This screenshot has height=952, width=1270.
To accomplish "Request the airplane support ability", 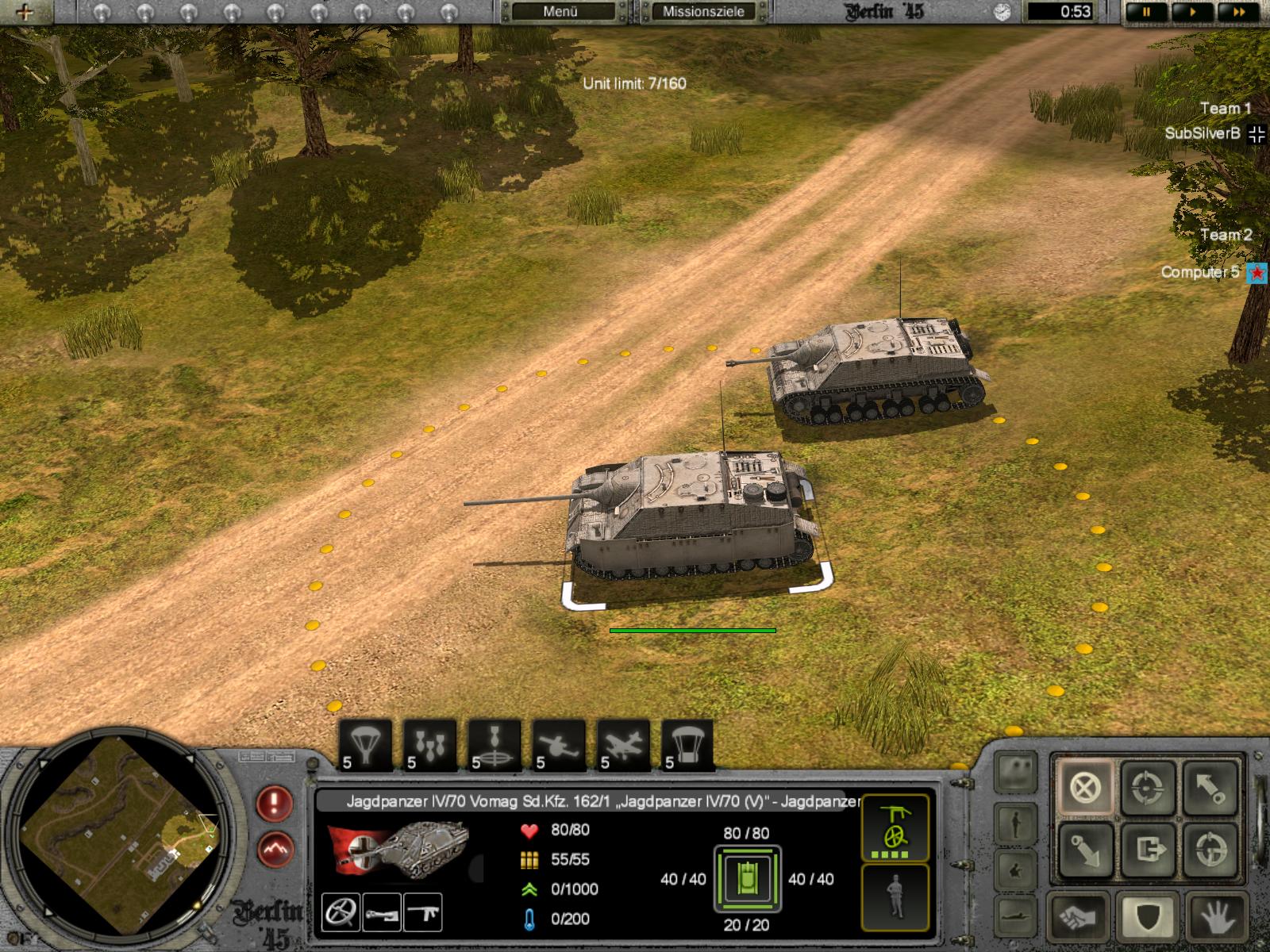I will click(x=623, y=746).
